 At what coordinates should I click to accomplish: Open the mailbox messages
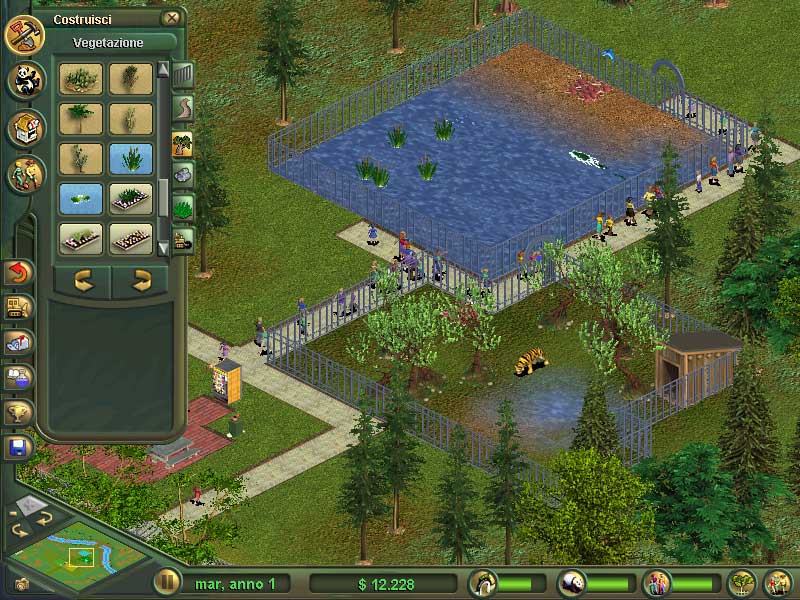click(19, 342)
